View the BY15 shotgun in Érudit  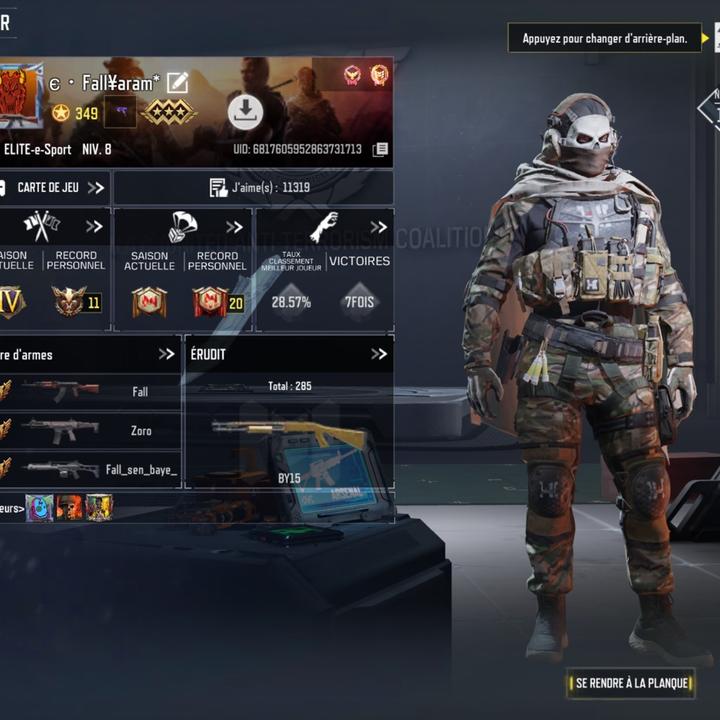tap(289, 440)
